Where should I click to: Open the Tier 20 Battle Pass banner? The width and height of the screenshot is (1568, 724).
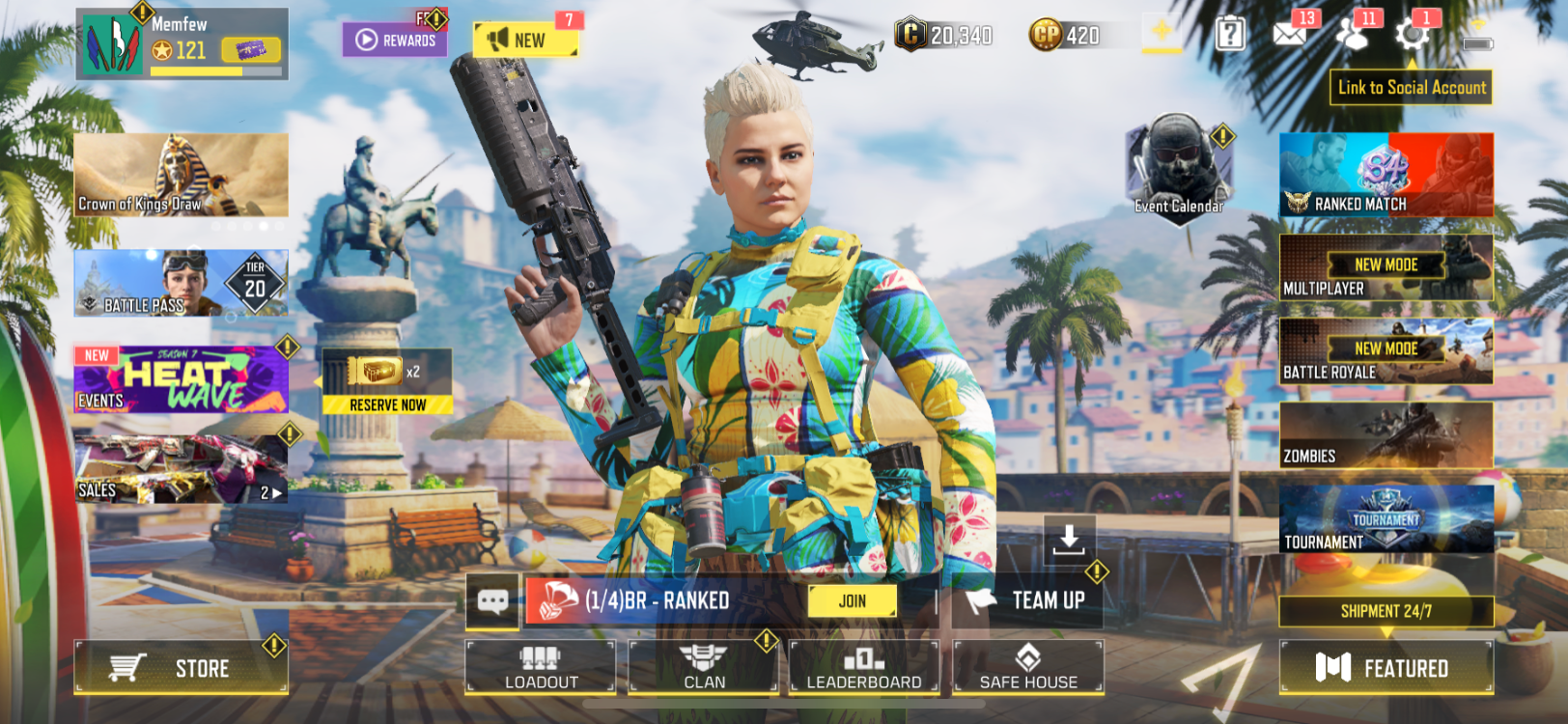[181, 283]
